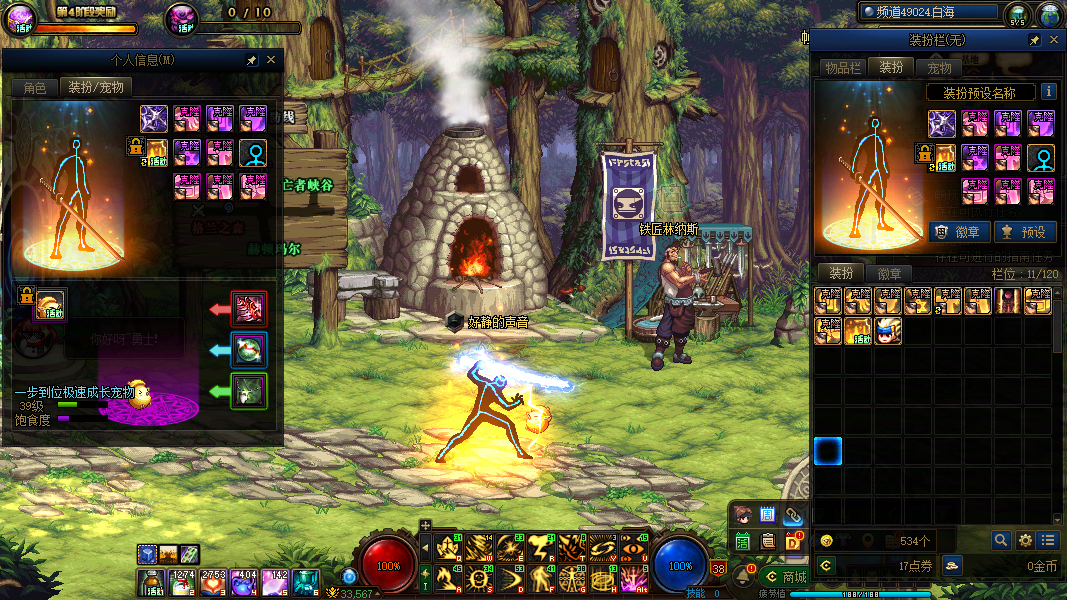This screenshot has width=1067, height=600.
Task: Select the 徽章 sub-tab above the inventory grid
Action: 889,274
